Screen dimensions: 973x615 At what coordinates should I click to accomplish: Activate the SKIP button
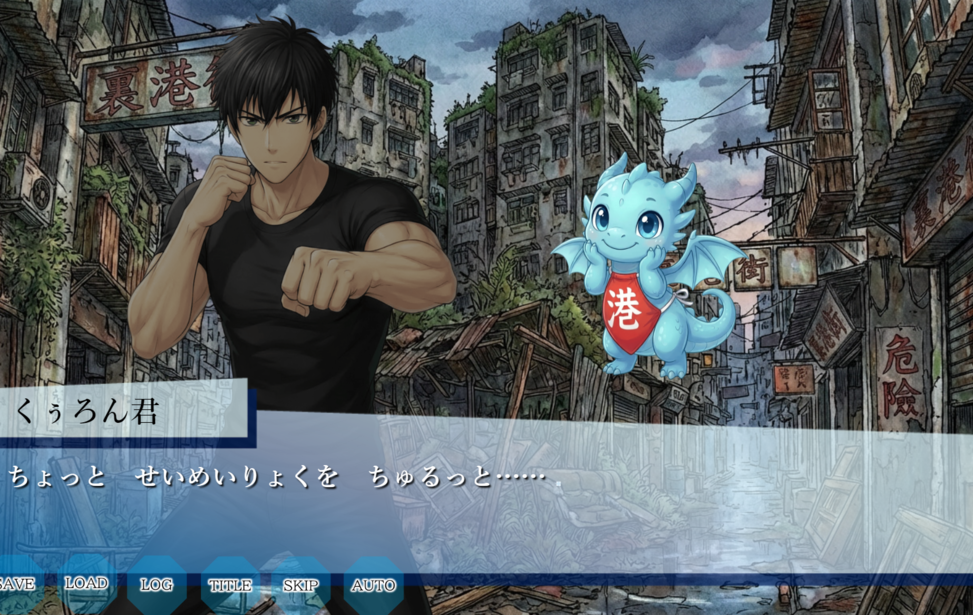coord(301,585)
